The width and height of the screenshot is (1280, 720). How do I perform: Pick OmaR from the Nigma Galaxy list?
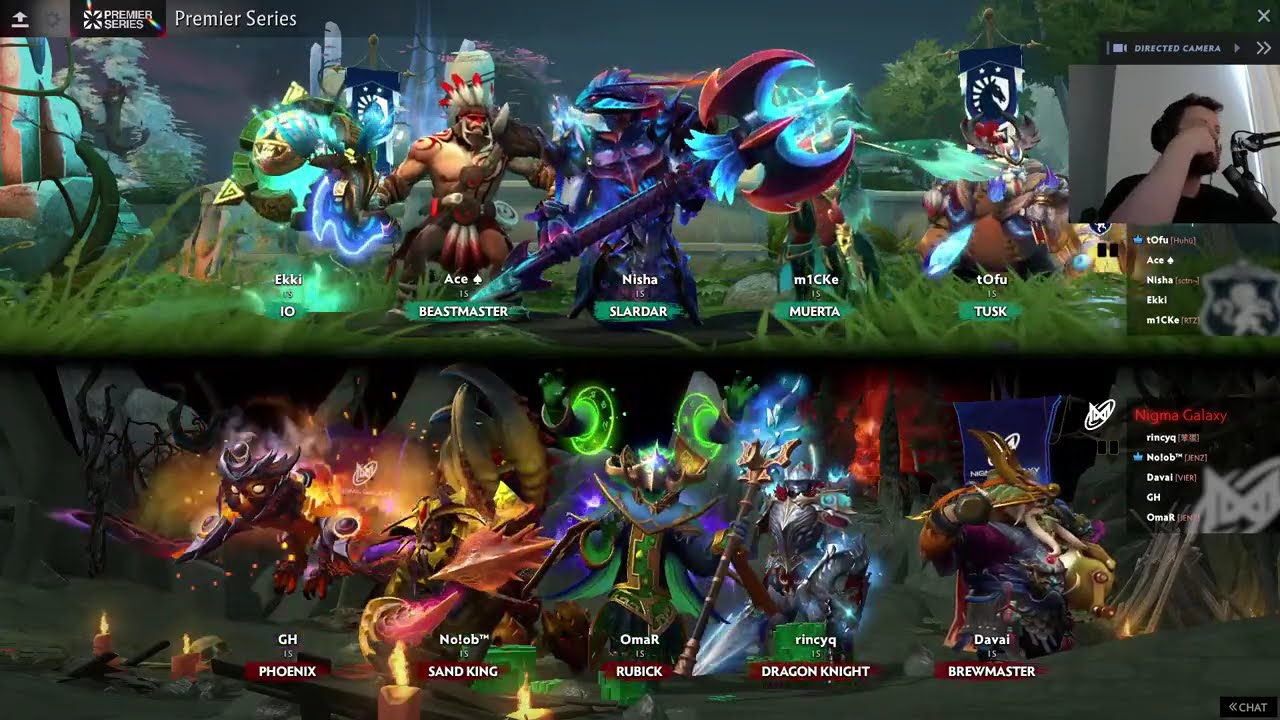(1160, 517)
